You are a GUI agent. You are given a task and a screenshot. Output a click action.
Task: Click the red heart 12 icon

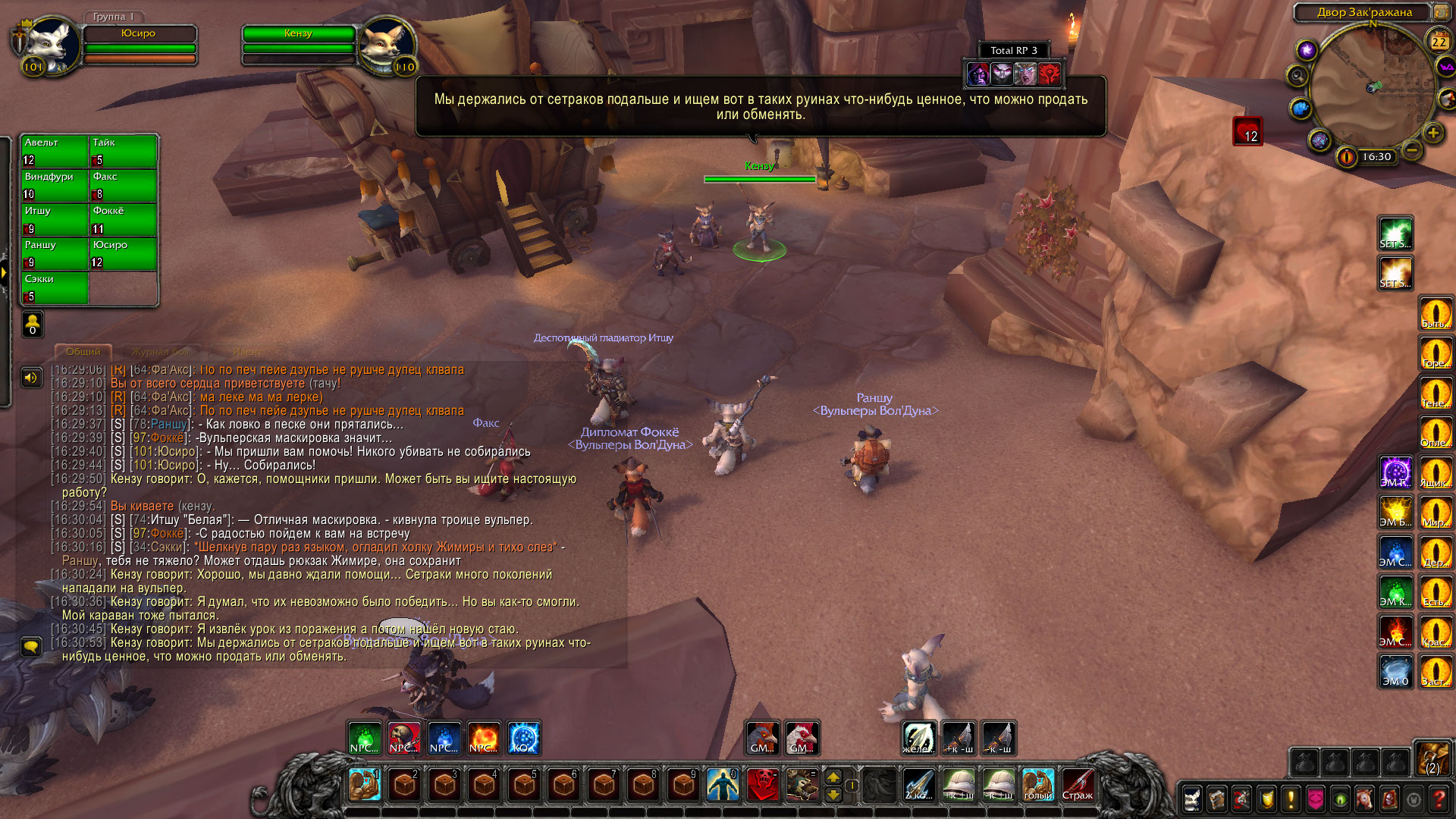1247,132
